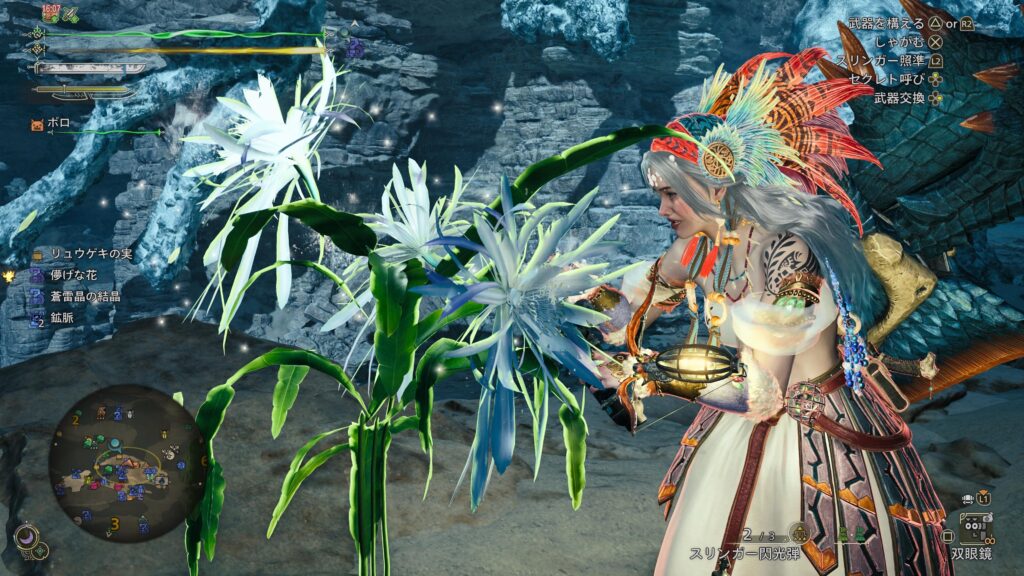Select the リュウゲキの実 gathering entry
The image size is (1024, 576).
click(75, 255)
